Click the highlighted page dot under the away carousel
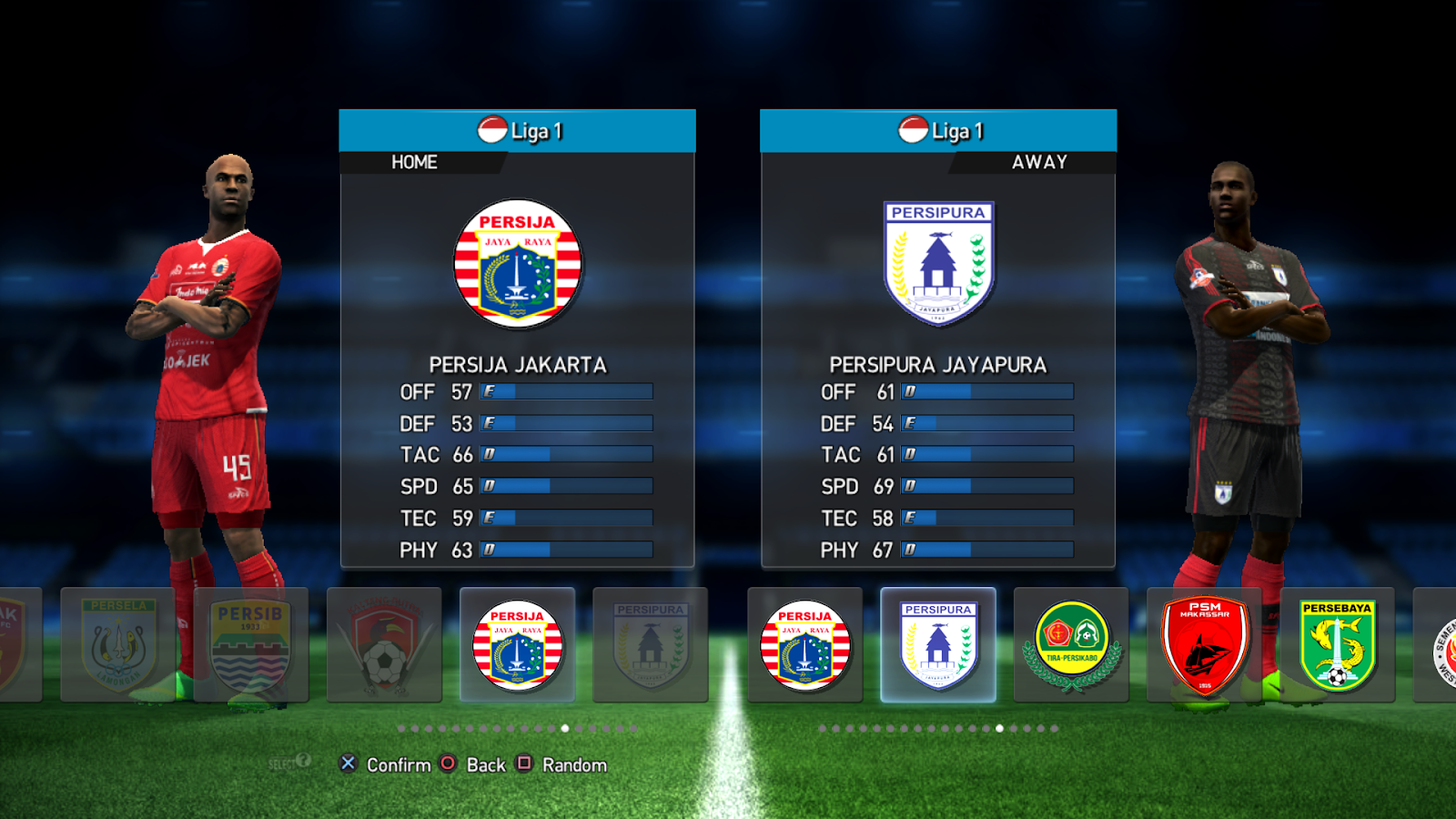 tap(999, 728)
